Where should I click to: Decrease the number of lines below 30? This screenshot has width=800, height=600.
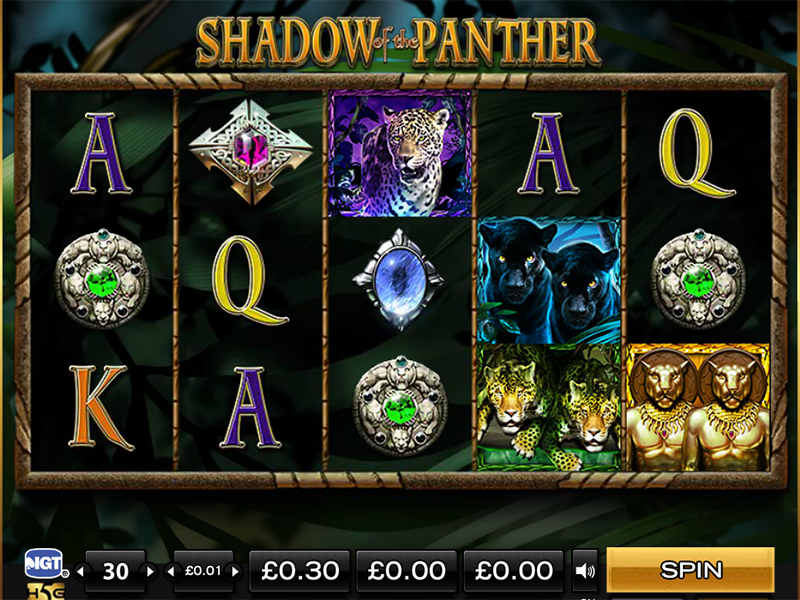(82, 572)
